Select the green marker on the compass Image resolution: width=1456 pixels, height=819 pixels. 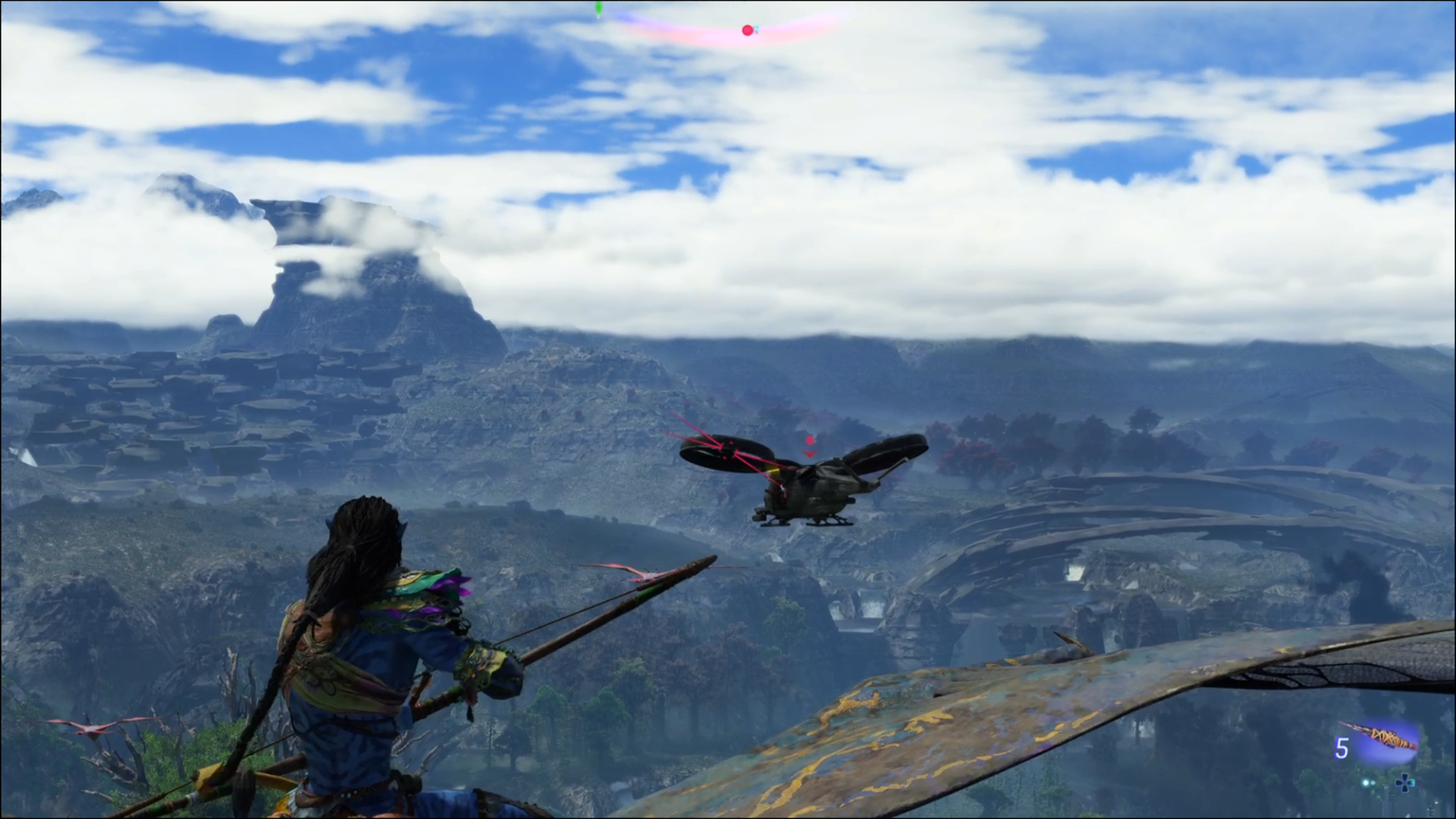[598, 10]
